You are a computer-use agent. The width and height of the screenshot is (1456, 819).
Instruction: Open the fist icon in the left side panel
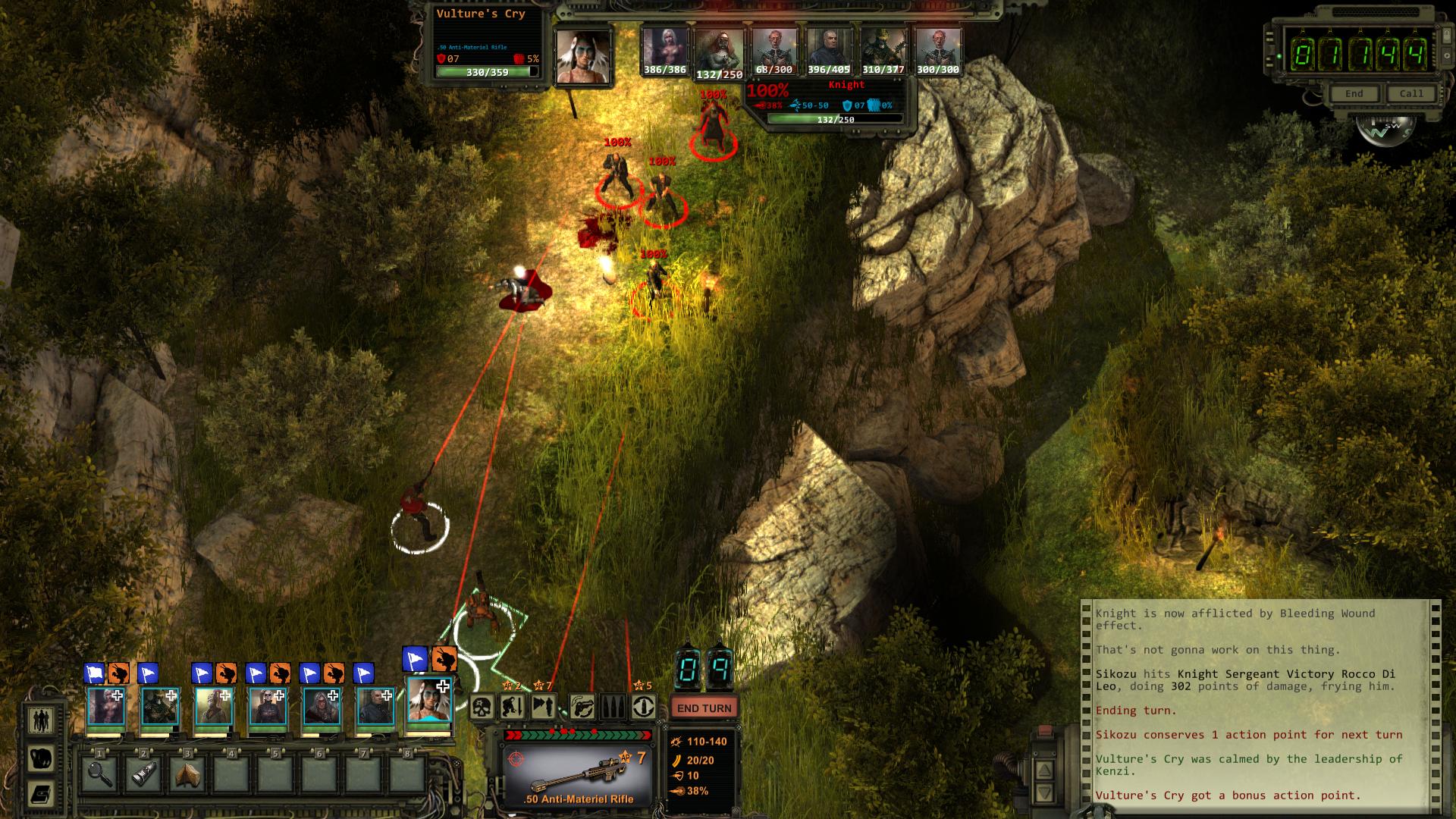(x=40, y=758)
